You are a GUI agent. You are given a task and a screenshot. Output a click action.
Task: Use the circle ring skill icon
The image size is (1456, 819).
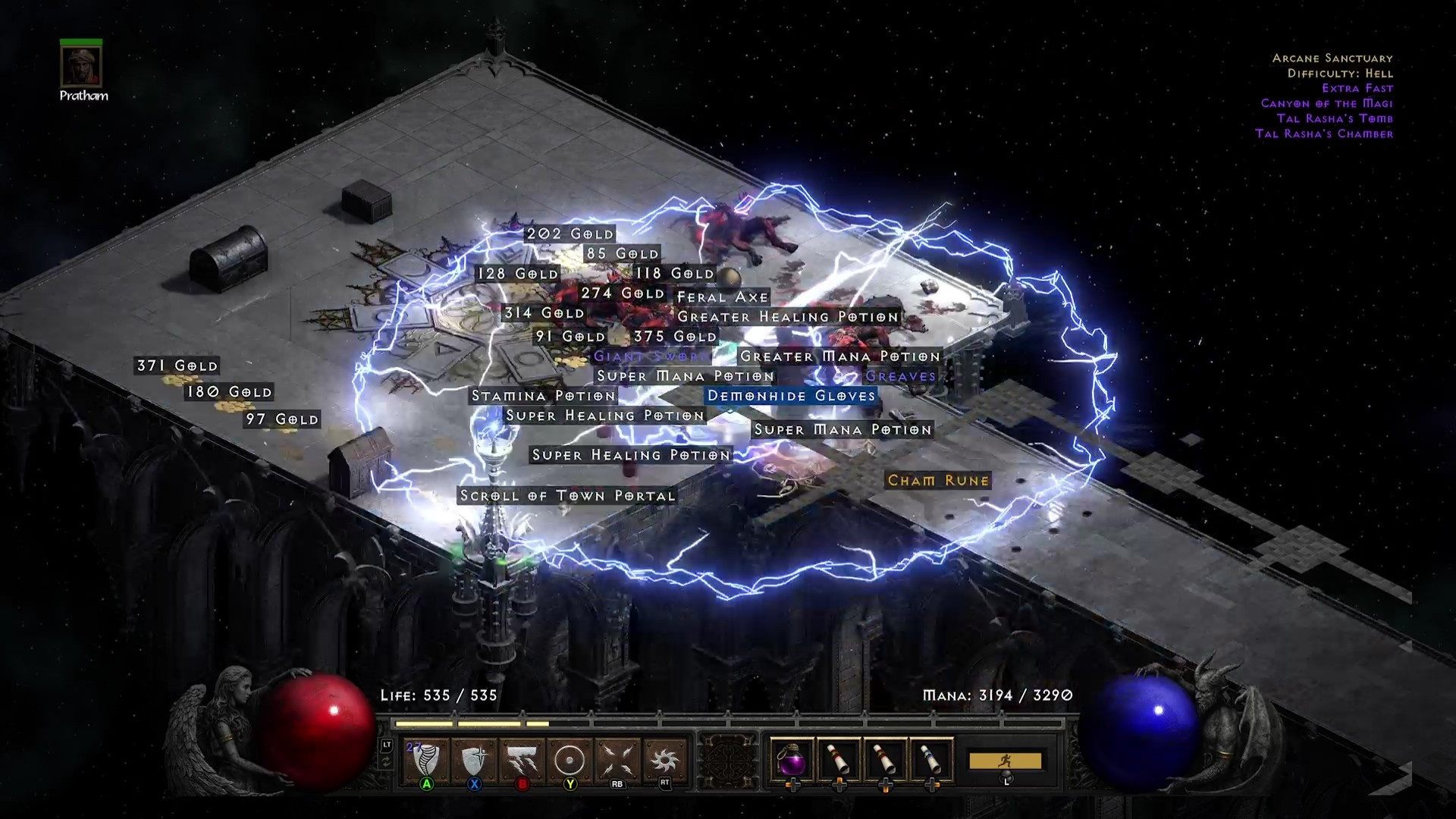[x=570, y=760]
